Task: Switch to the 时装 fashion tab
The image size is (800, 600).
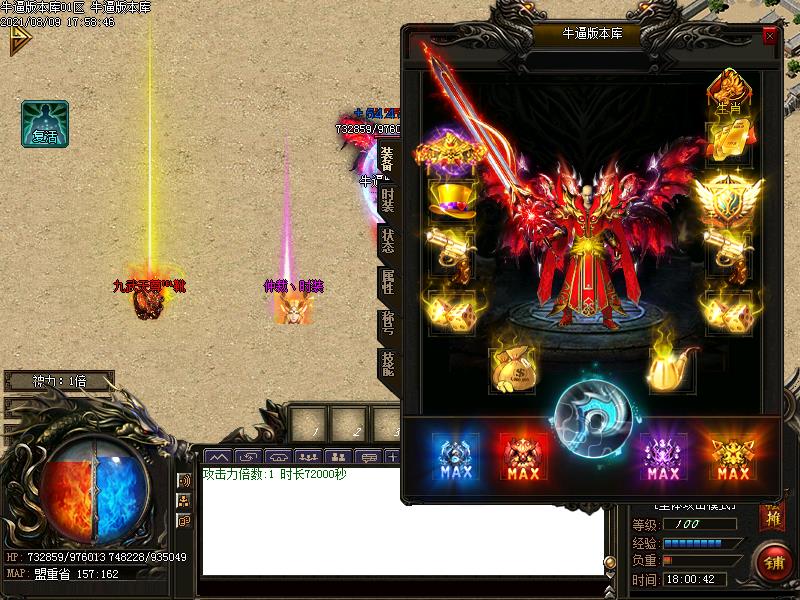Action: click(x=388, y=200)
